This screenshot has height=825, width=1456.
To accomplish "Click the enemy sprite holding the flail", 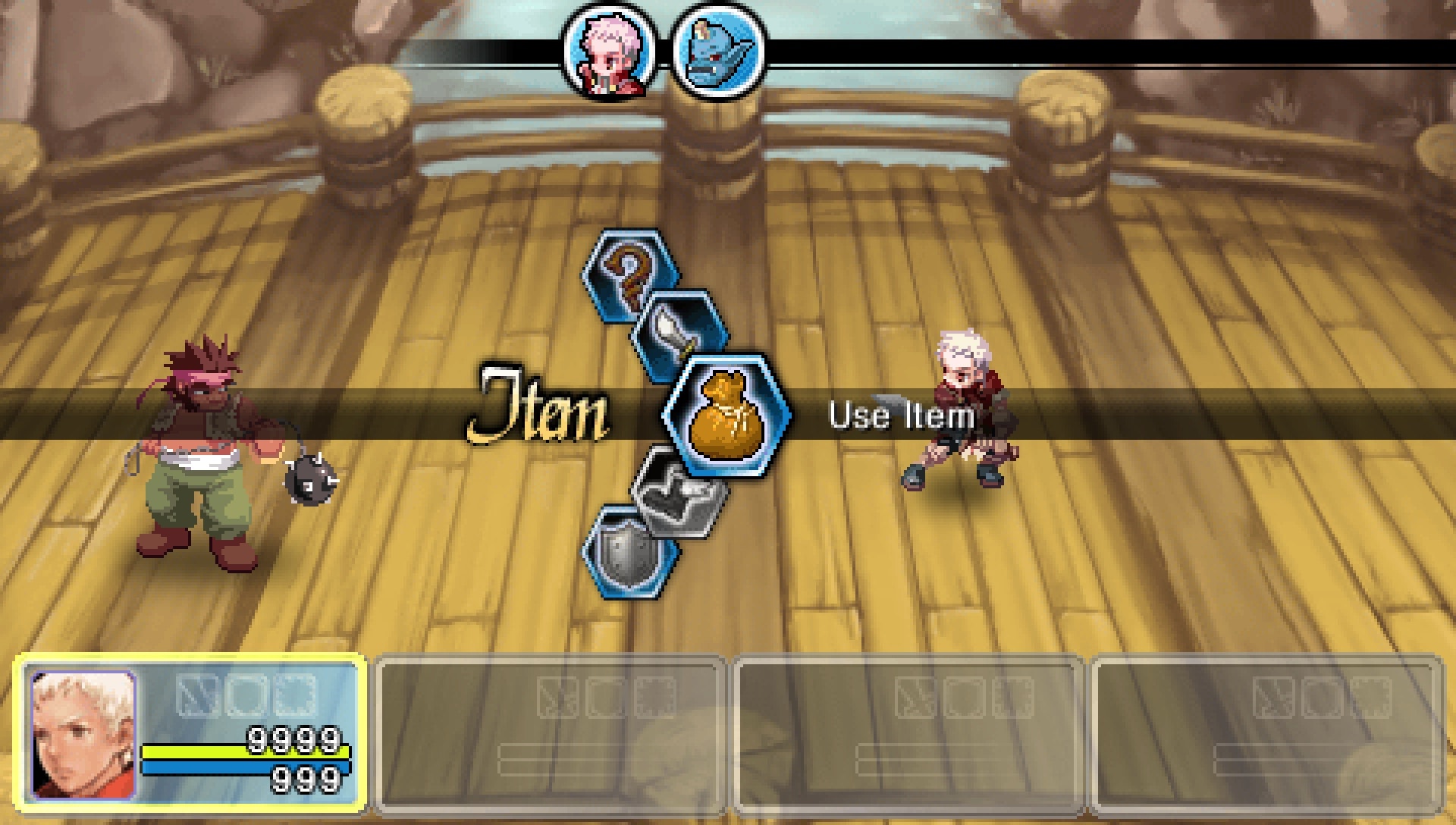I will 205,447.
